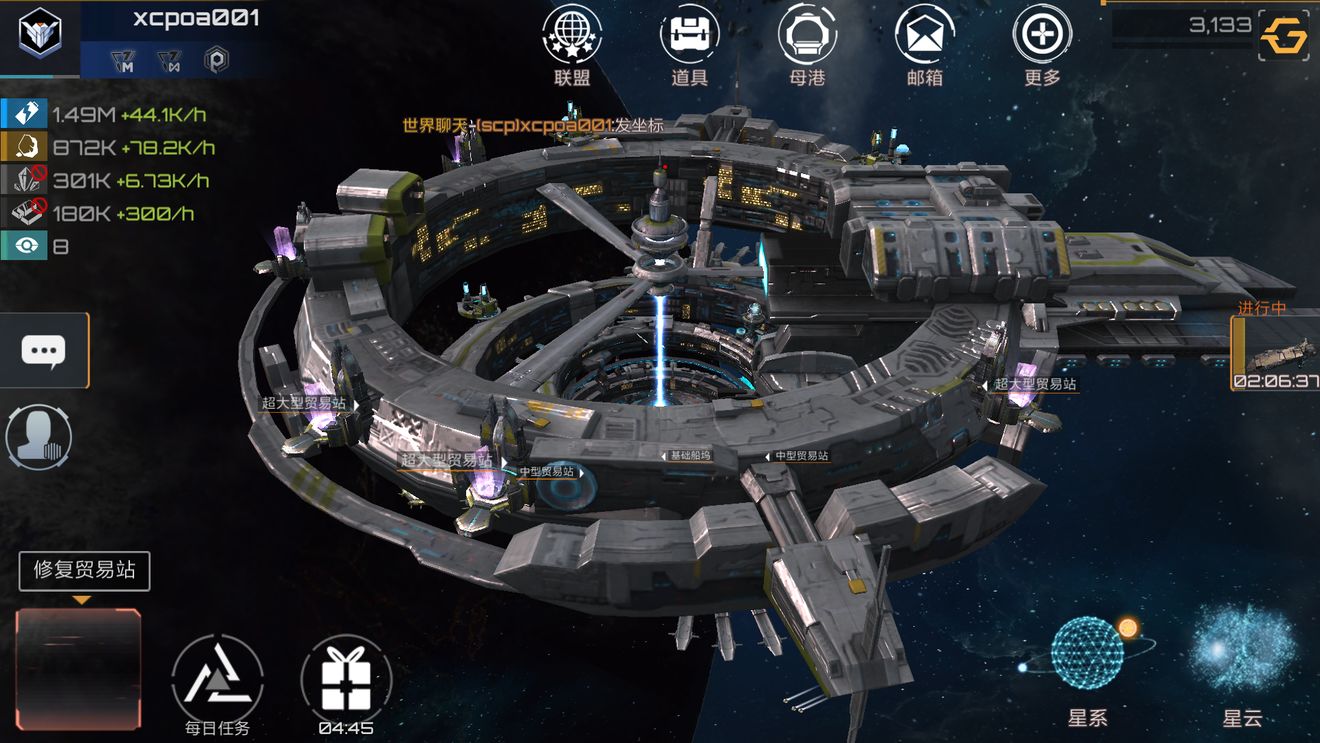Open the red-bordered quest panel
Screen dimensions: 1320x743
click(78, 668)
